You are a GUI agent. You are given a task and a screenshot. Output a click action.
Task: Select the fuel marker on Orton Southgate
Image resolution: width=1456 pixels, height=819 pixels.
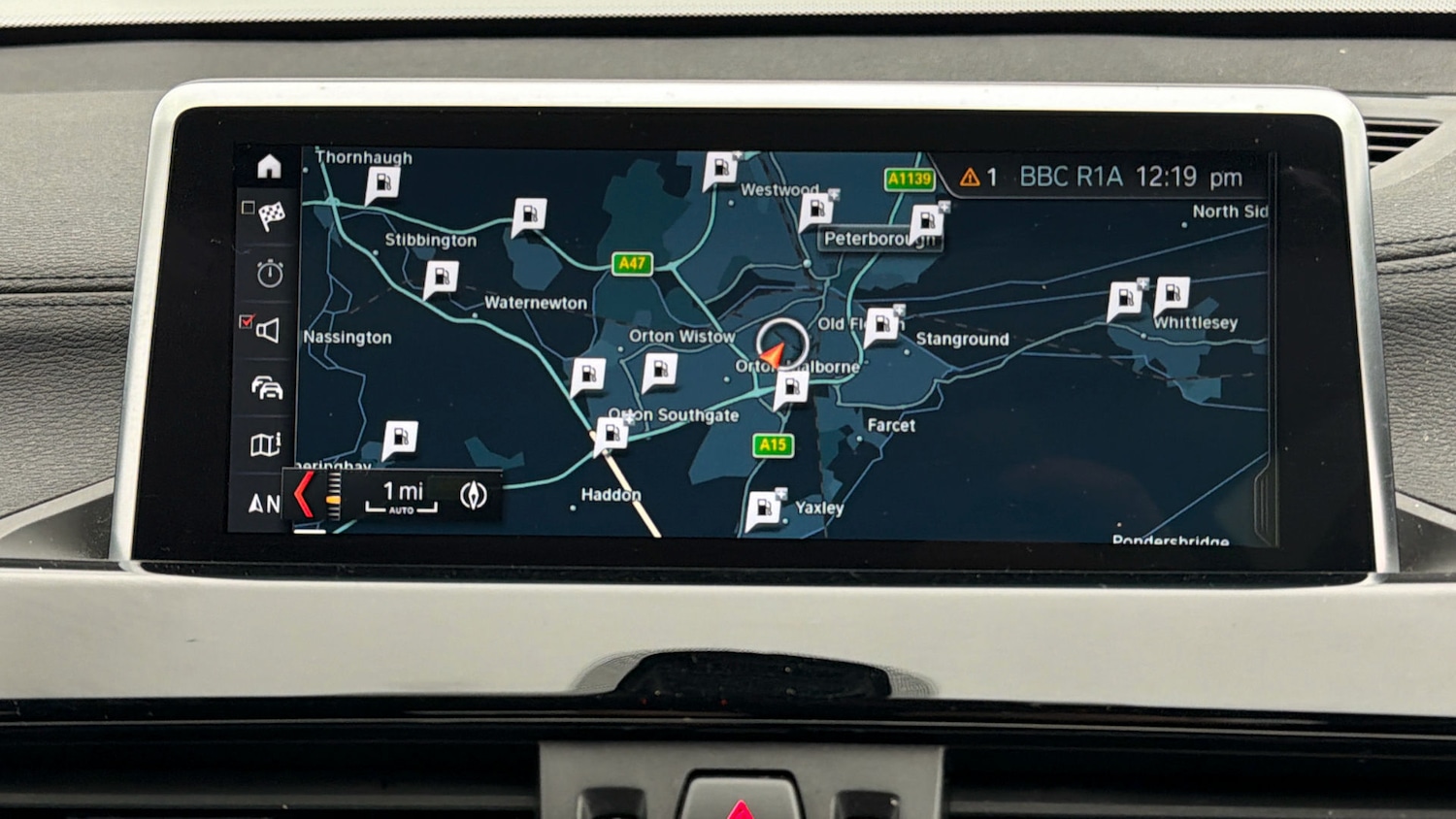[612, 433]
